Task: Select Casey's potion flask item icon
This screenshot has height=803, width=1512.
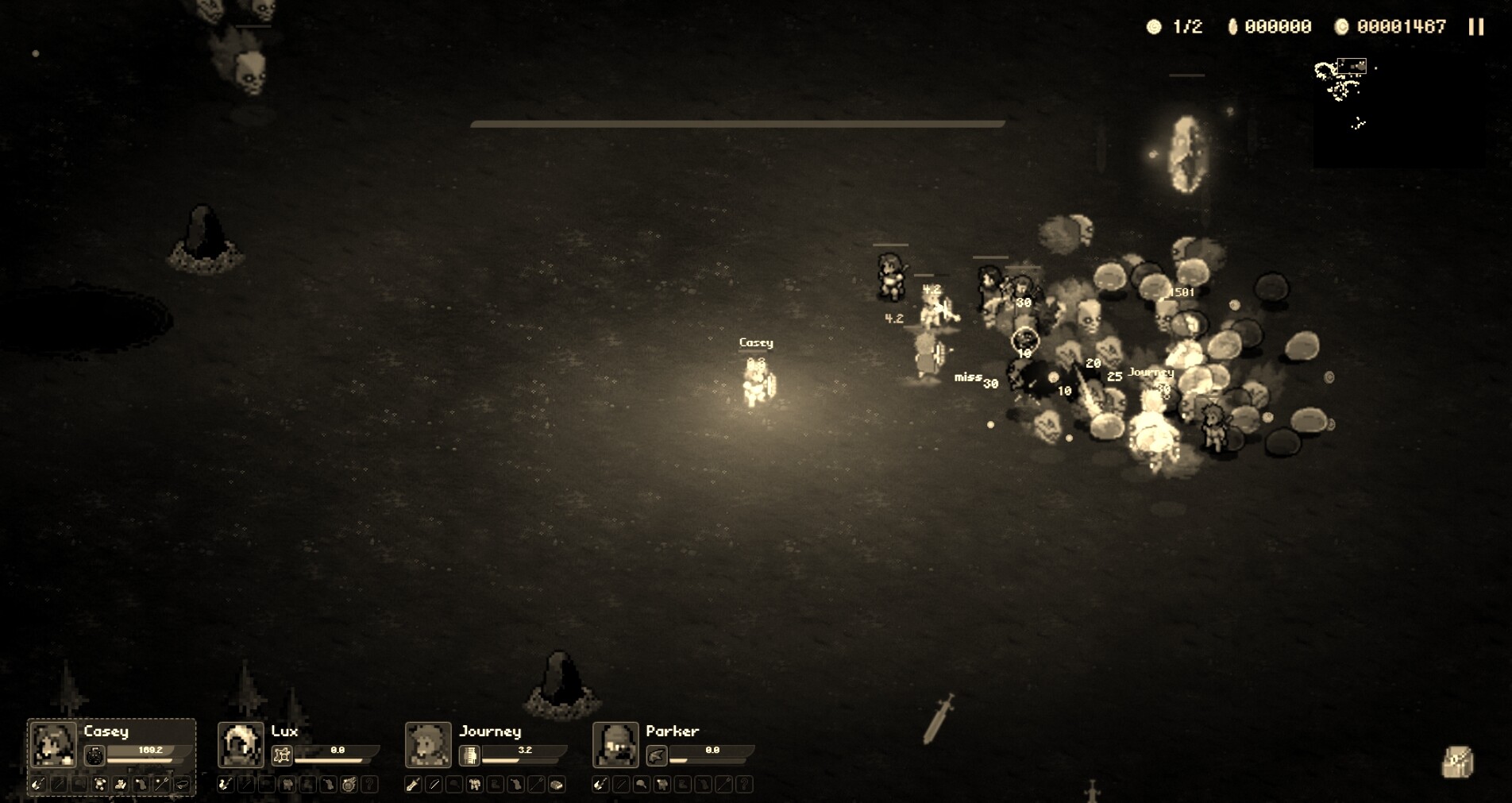Action: coord(94,756)
